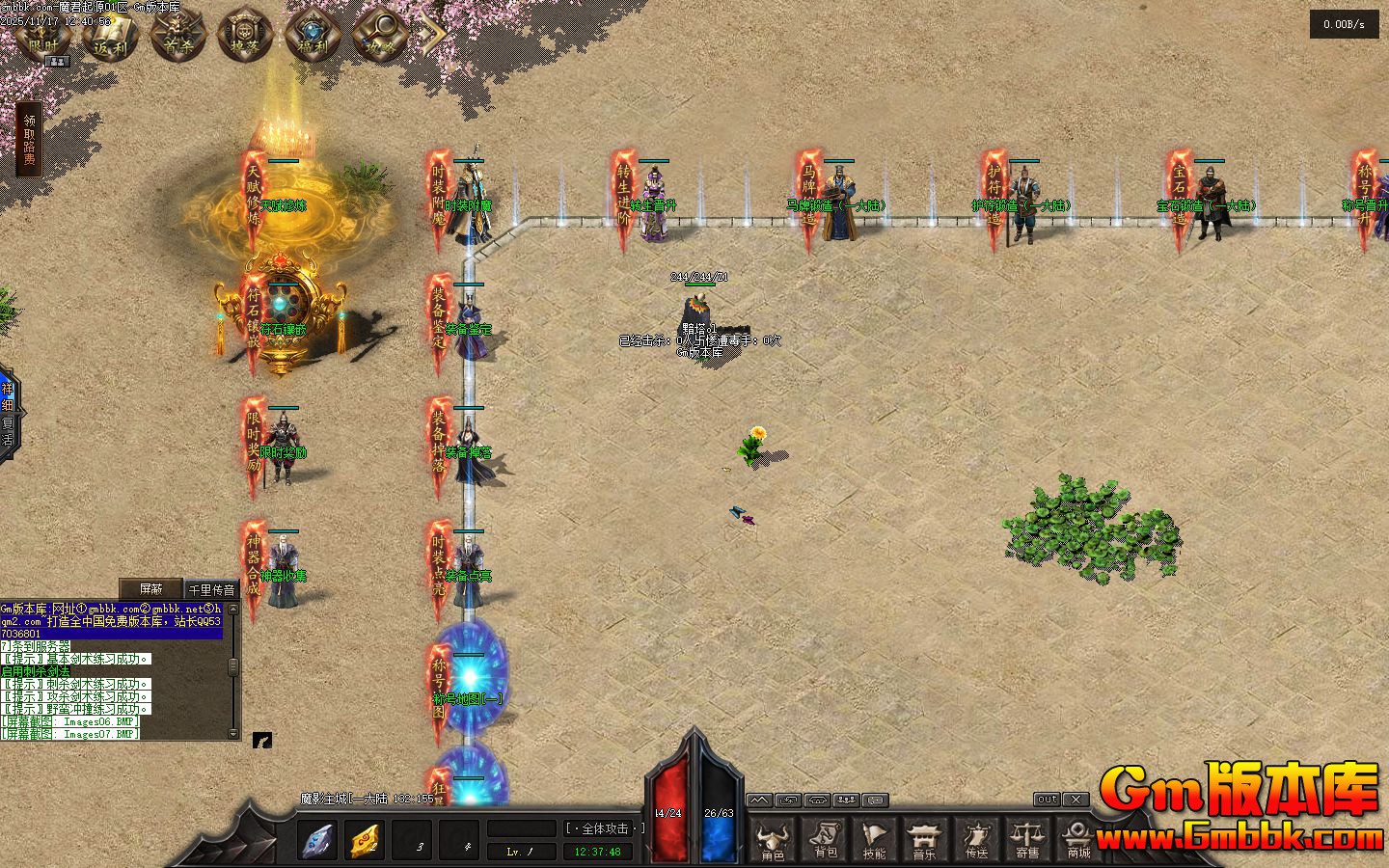Open the 首杀 first-kill icon
Screen dimensions: 1389x868
178,35
